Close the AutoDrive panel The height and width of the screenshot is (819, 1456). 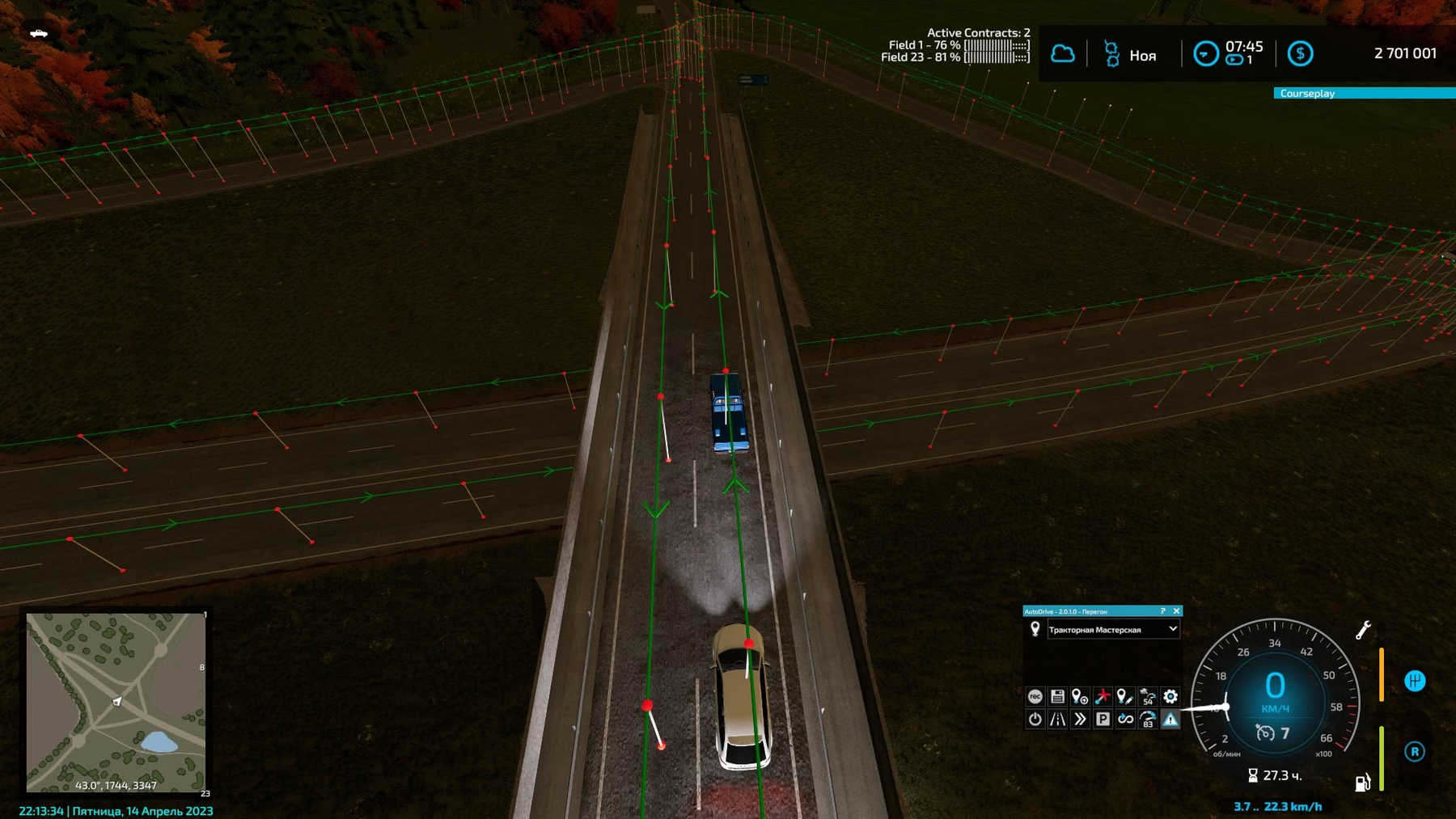1176,611
